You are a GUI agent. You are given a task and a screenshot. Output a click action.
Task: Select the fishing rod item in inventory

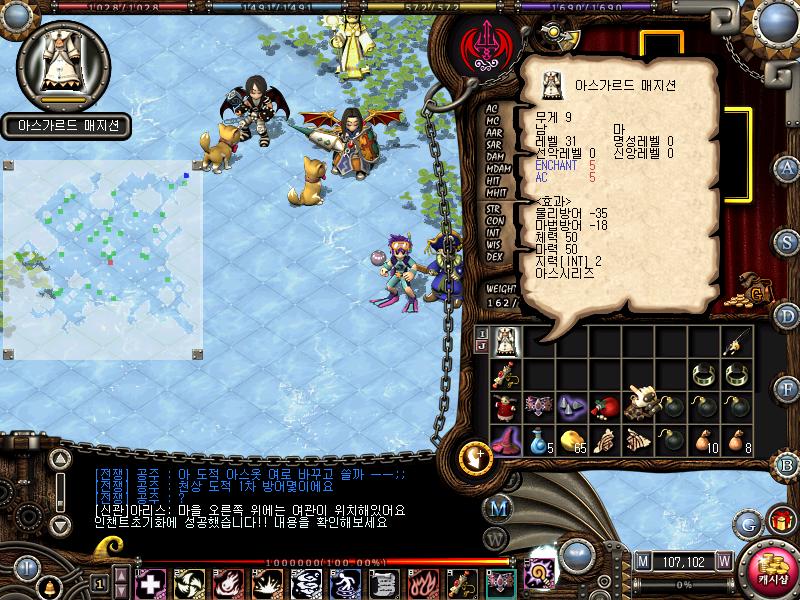pyautogui.click(x=737, y=343)
